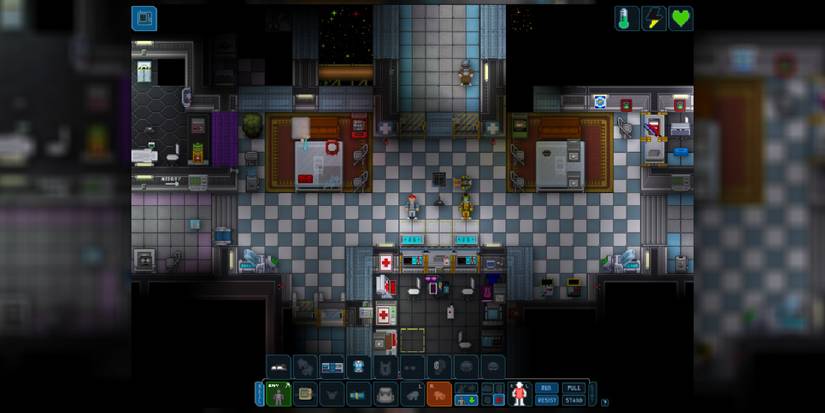This screenshot has height=413, width=825.
Task: Select the blue headset ear slot
Action: pos(359,367)
